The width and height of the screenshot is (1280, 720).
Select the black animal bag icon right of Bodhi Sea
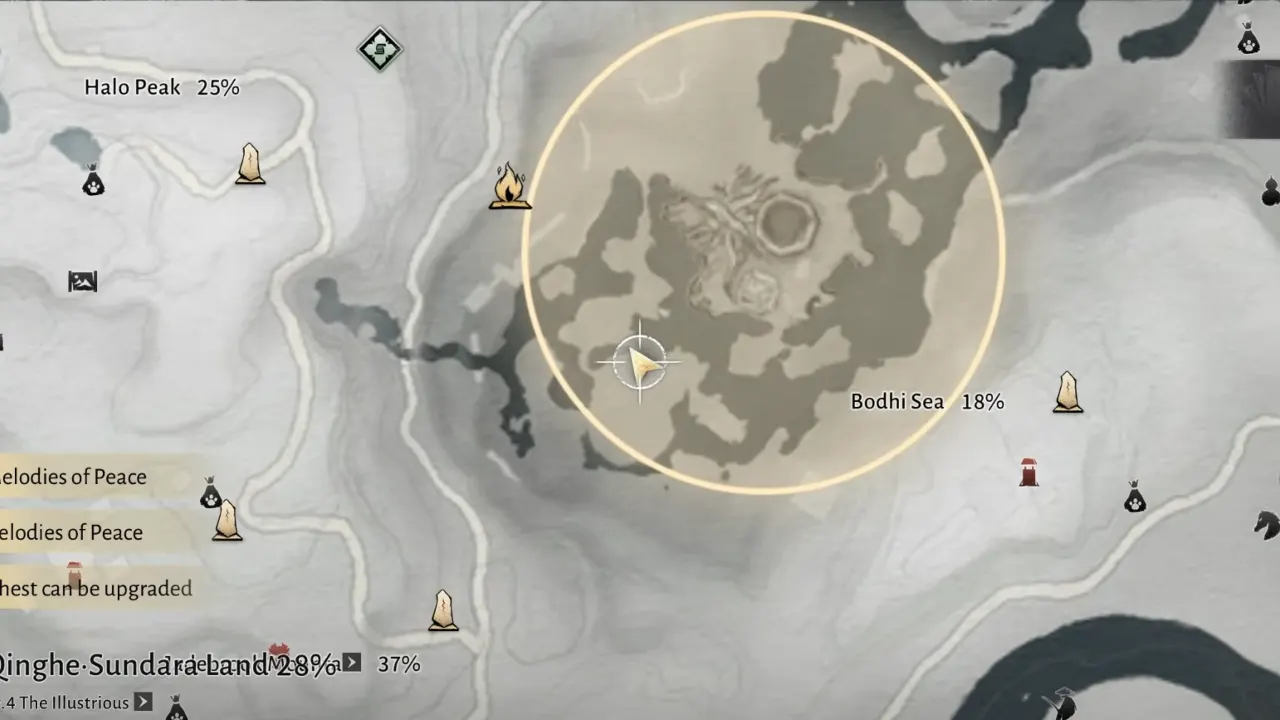(x=1135, y=498)
